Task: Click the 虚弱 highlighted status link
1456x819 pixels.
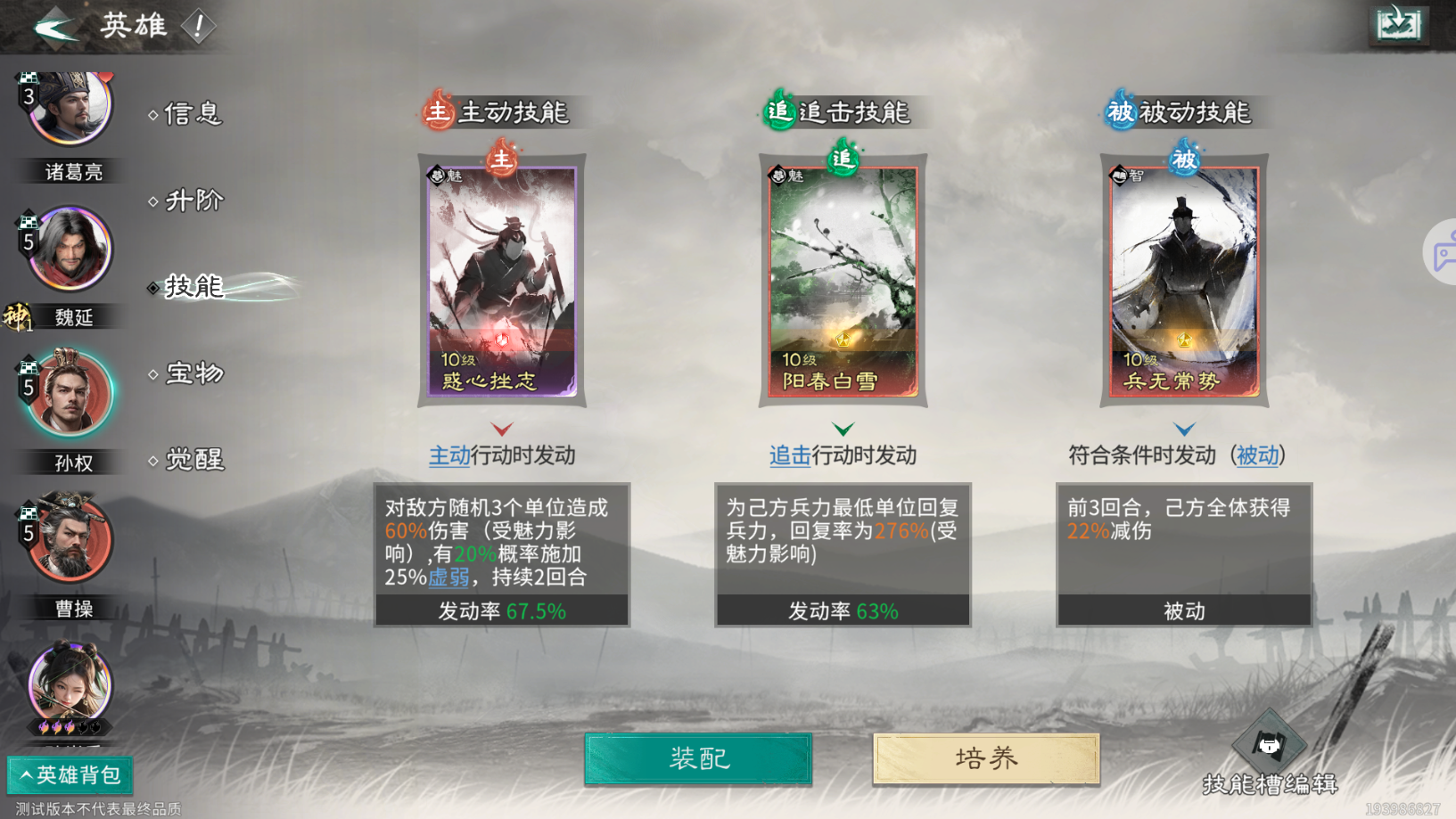Action: (x=448, y=578)
